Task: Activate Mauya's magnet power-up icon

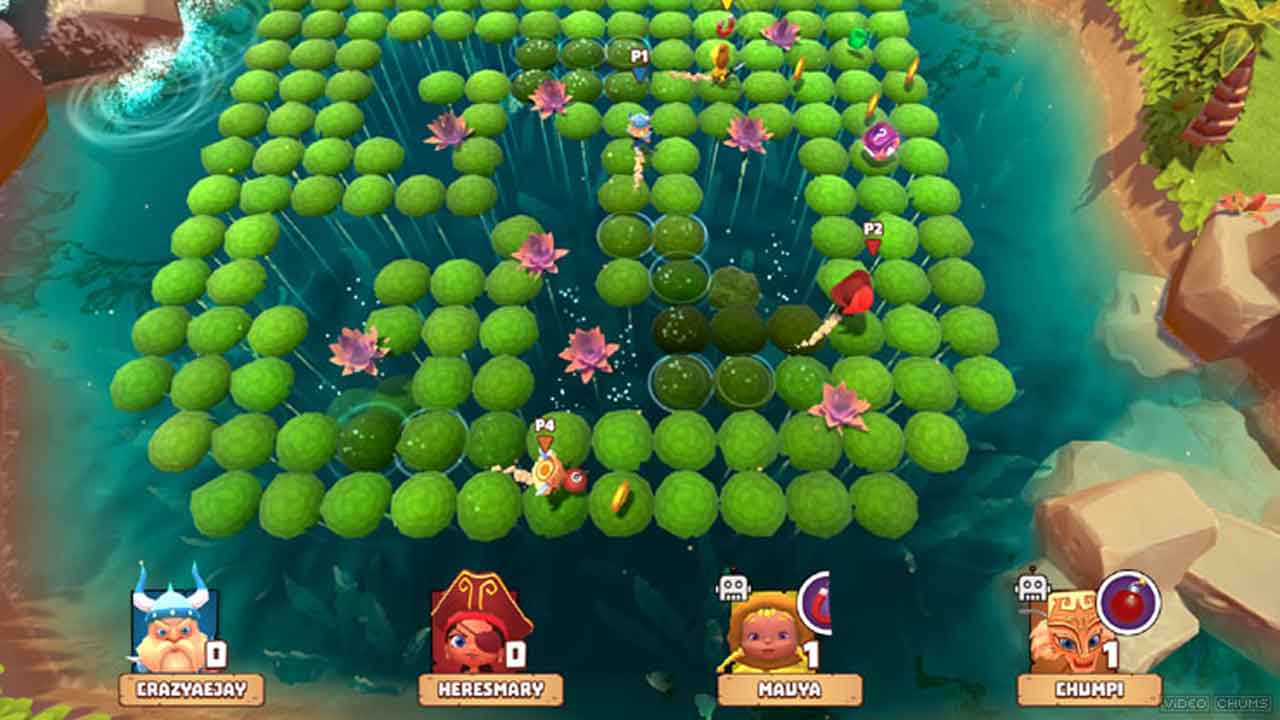Action: point(817,603)
